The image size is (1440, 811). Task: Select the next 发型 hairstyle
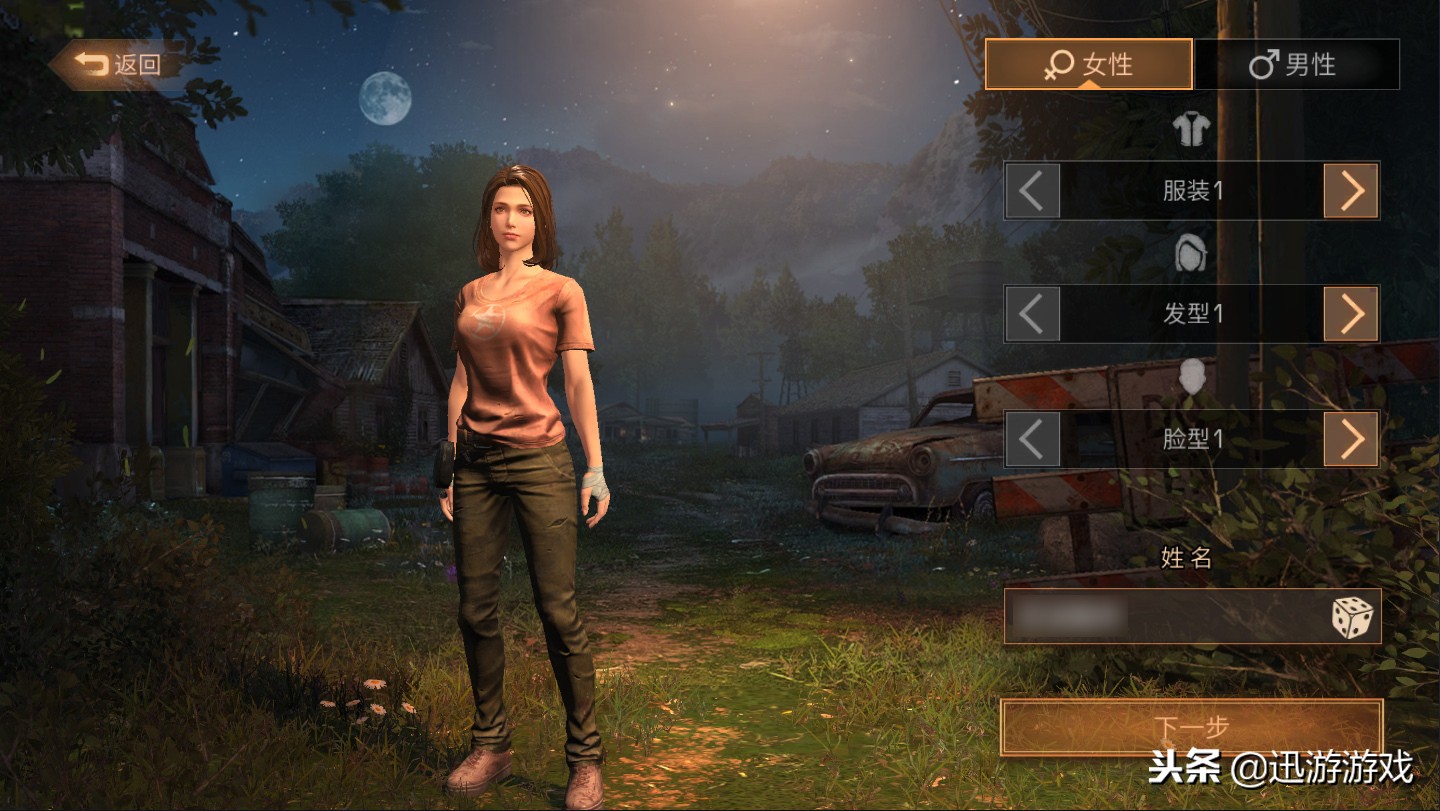(1351, 314)
